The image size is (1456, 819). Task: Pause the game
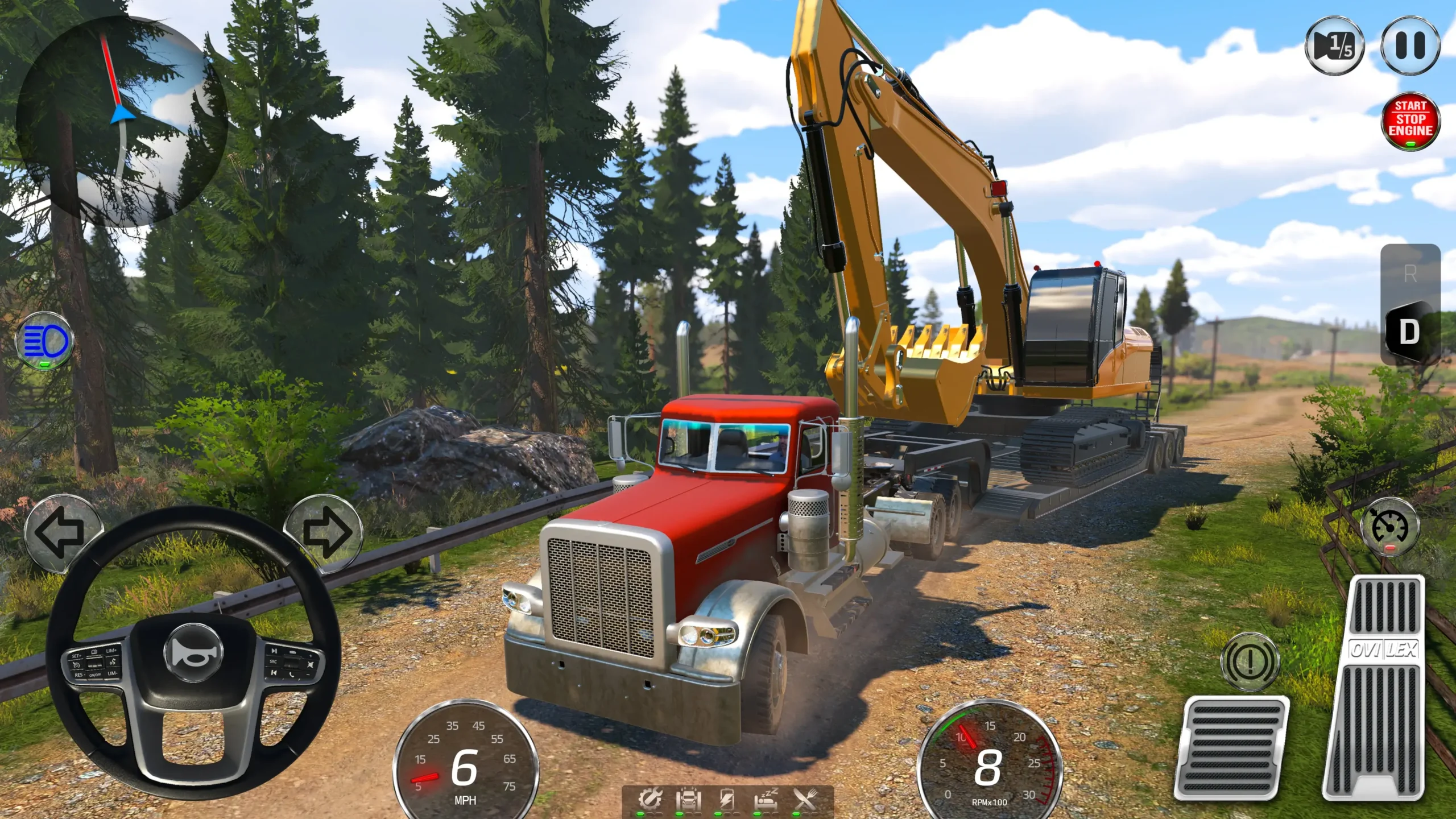pos(1410,45)
